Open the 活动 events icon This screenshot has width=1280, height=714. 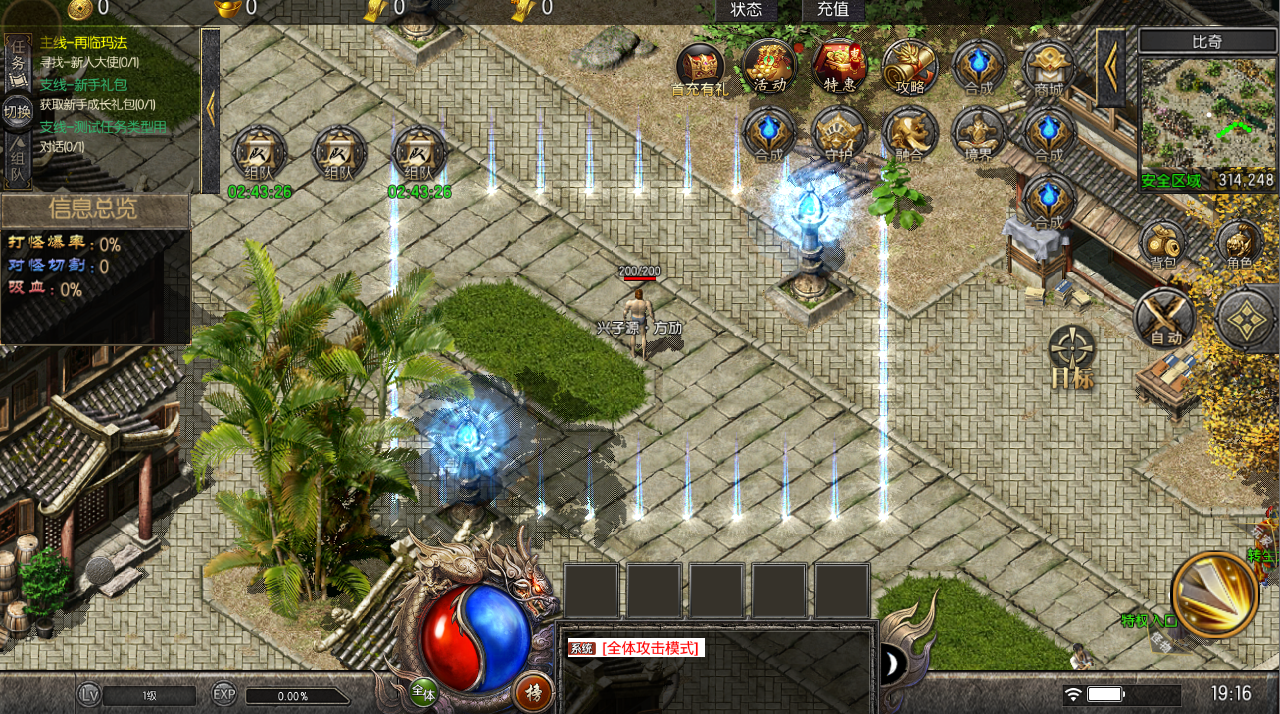[x=769, y=66]
